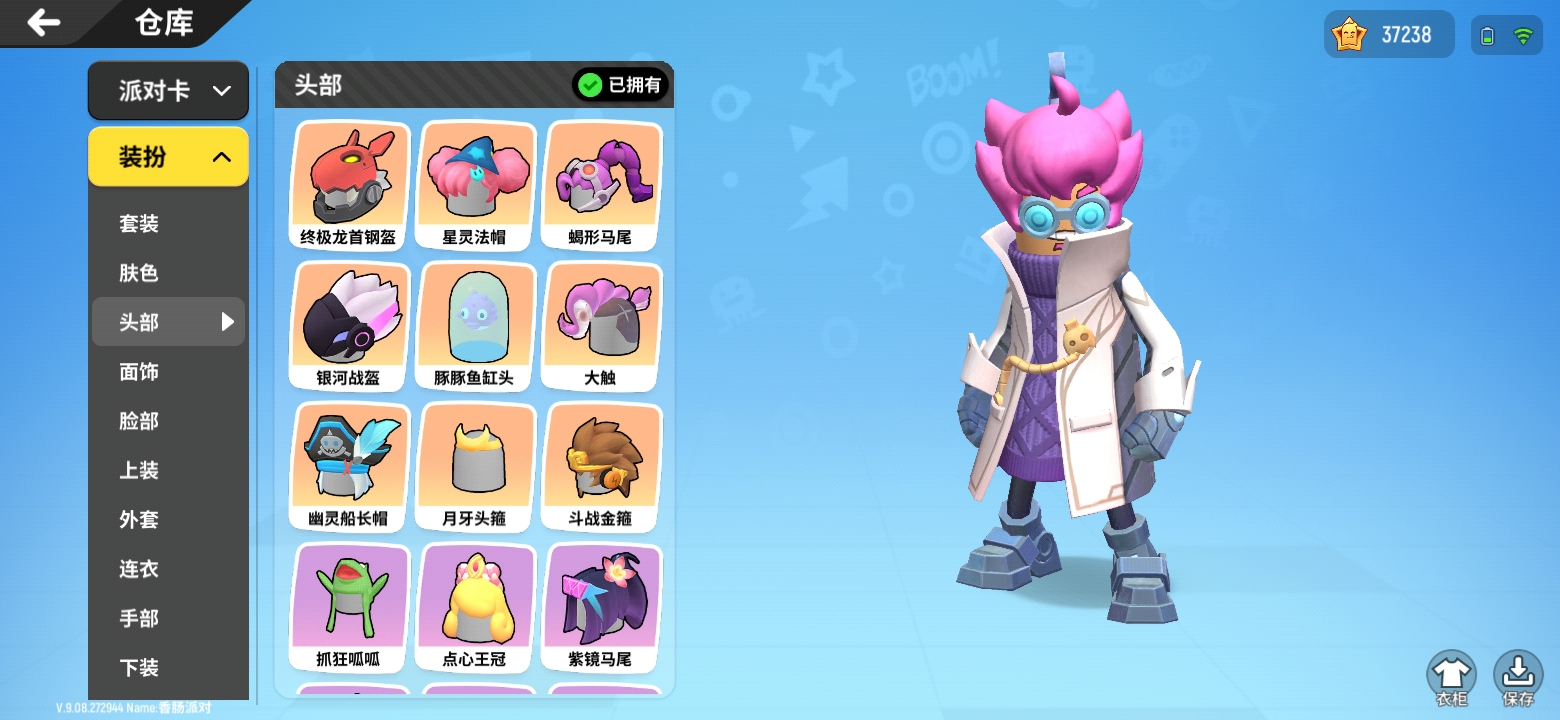Switch to the 面饰 face accessory category
The image size is (1560, 720).
(138, 371)
